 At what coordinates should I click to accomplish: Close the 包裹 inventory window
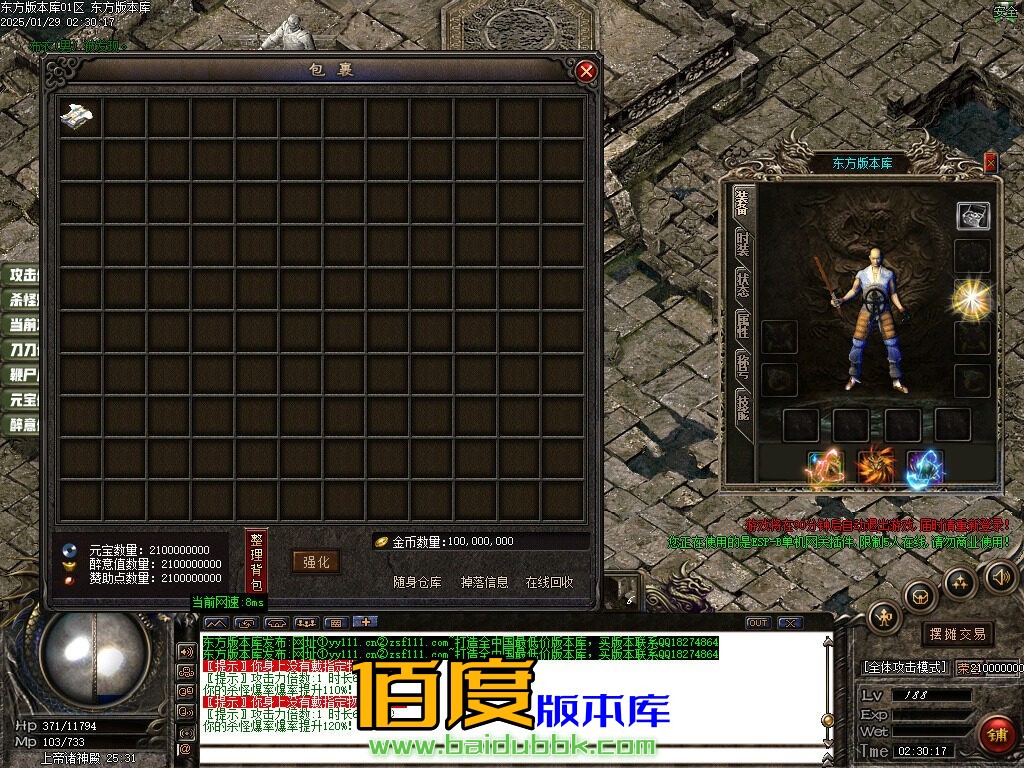(587, 71)
